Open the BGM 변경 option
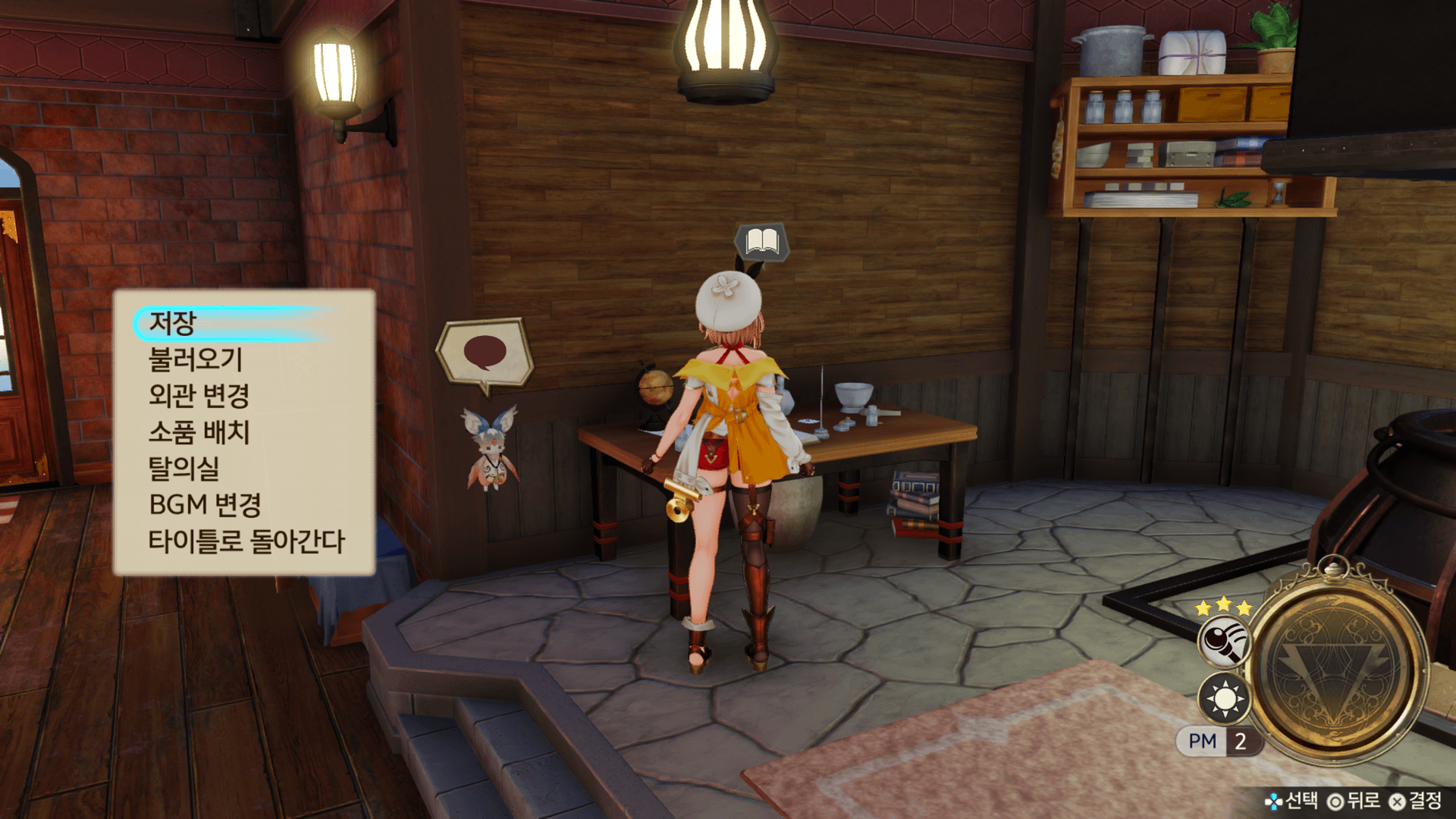 (205, 504)
